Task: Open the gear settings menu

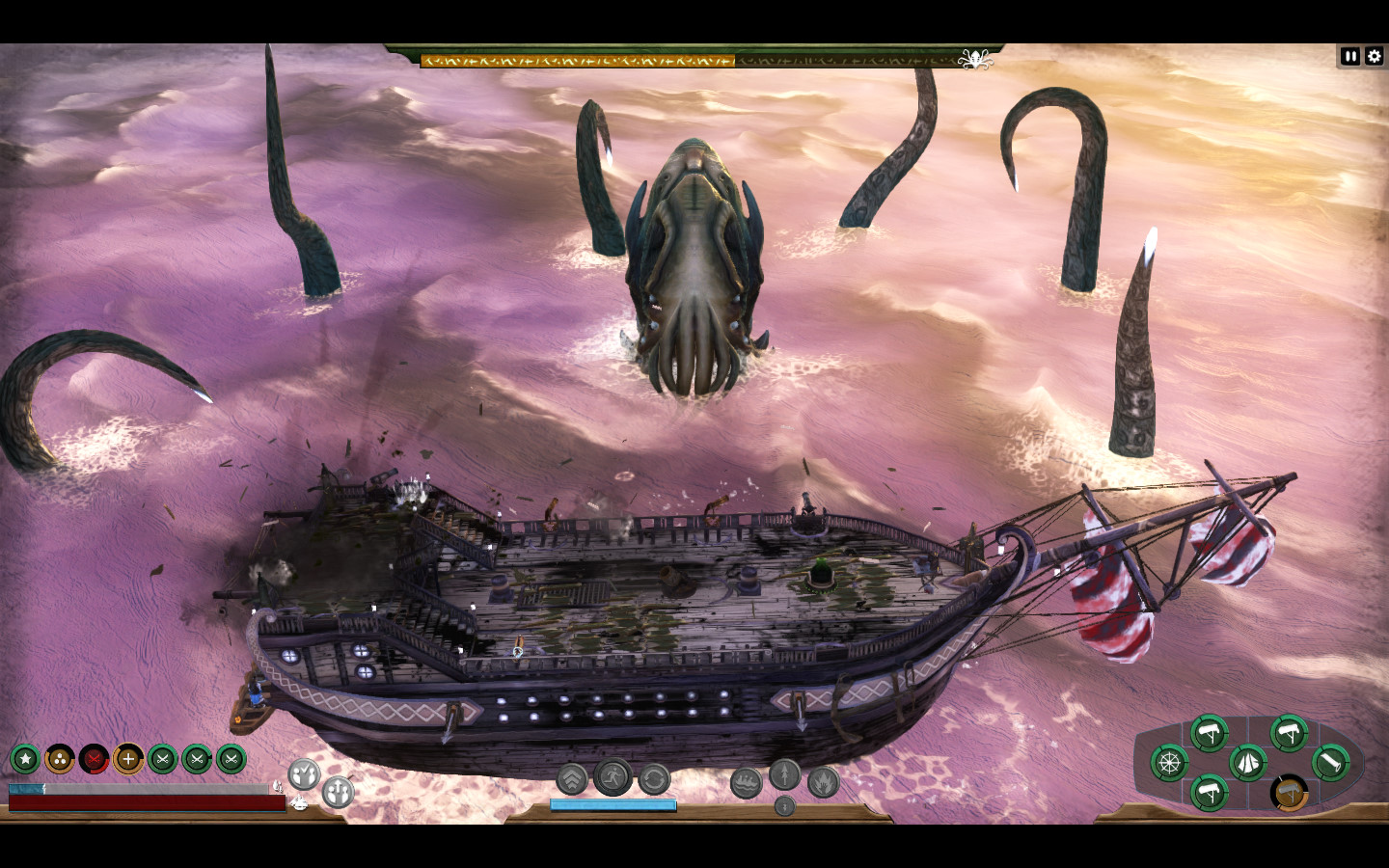Action: 1375,57
